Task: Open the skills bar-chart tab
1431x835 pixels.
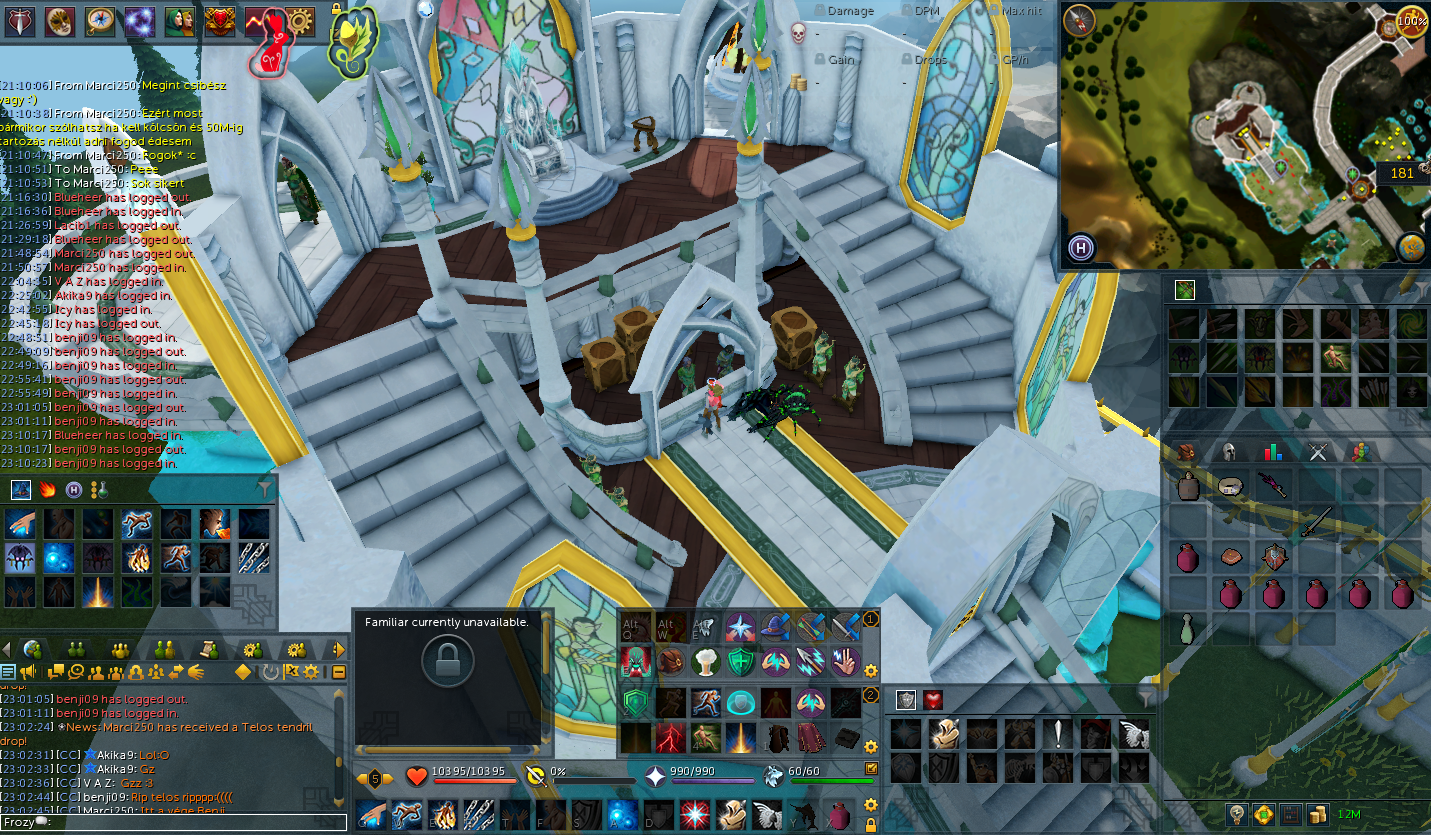Action: (x=1273, y=452)
